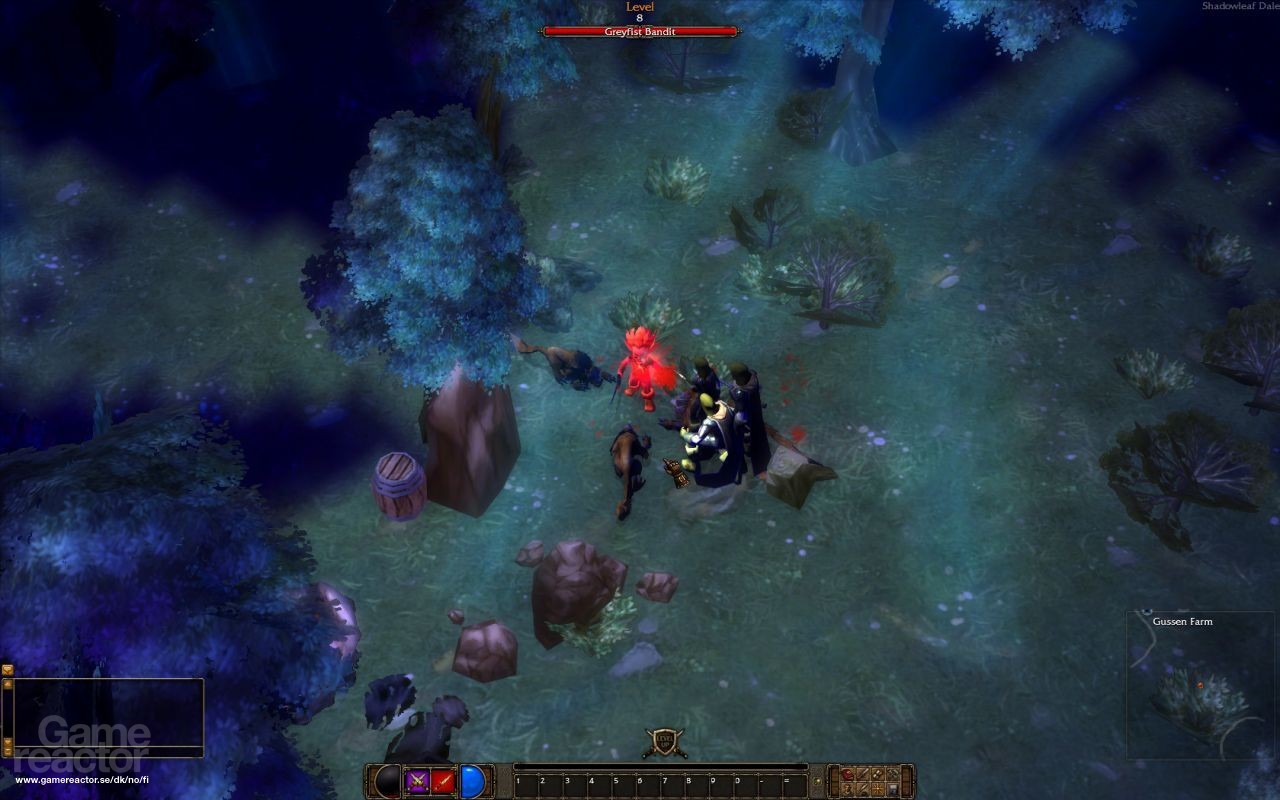Screen dimensions: 1280x800
Task: Click the golden star spells icon
Action: tap(876, 789)
